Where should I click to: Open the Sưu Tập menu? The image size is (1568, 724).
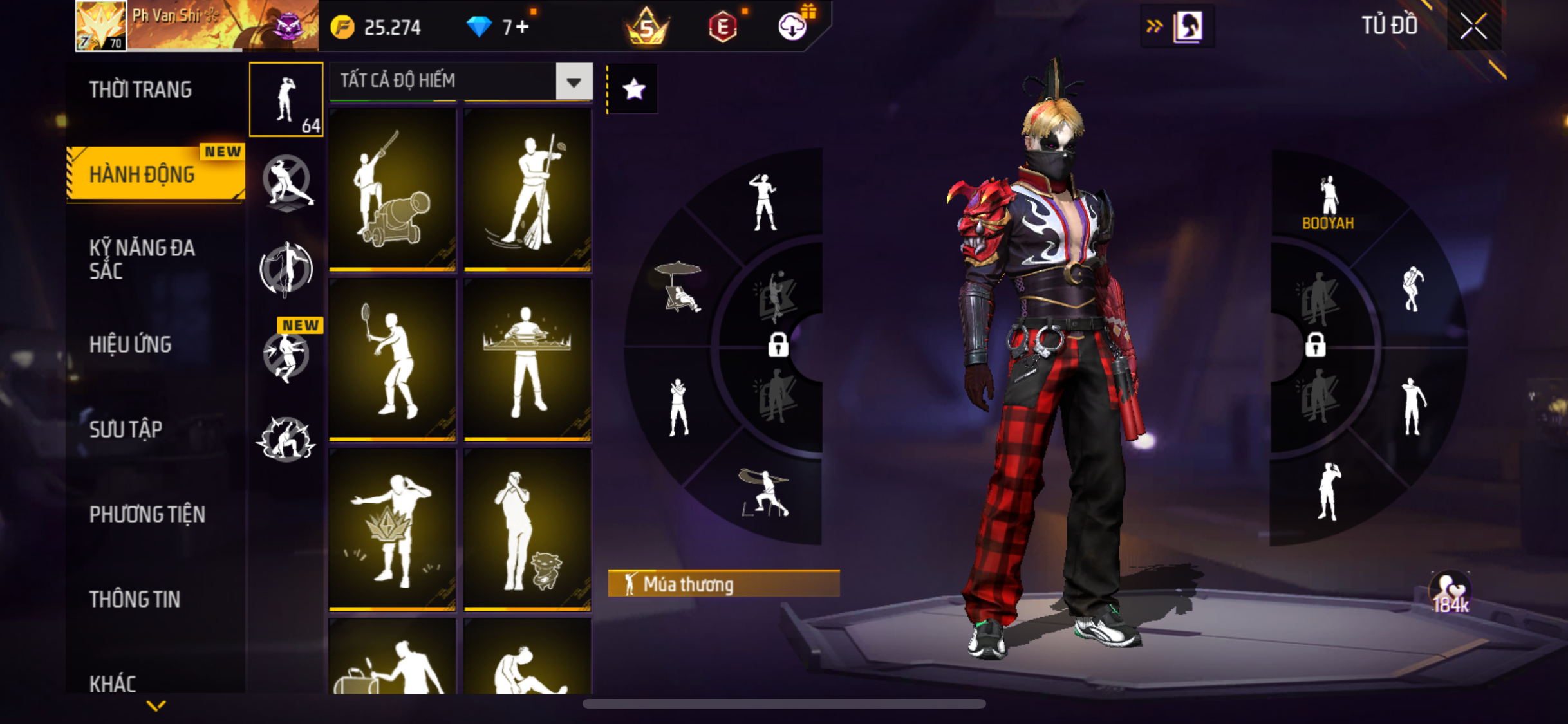pyautogui.click(x=126, y=429)
